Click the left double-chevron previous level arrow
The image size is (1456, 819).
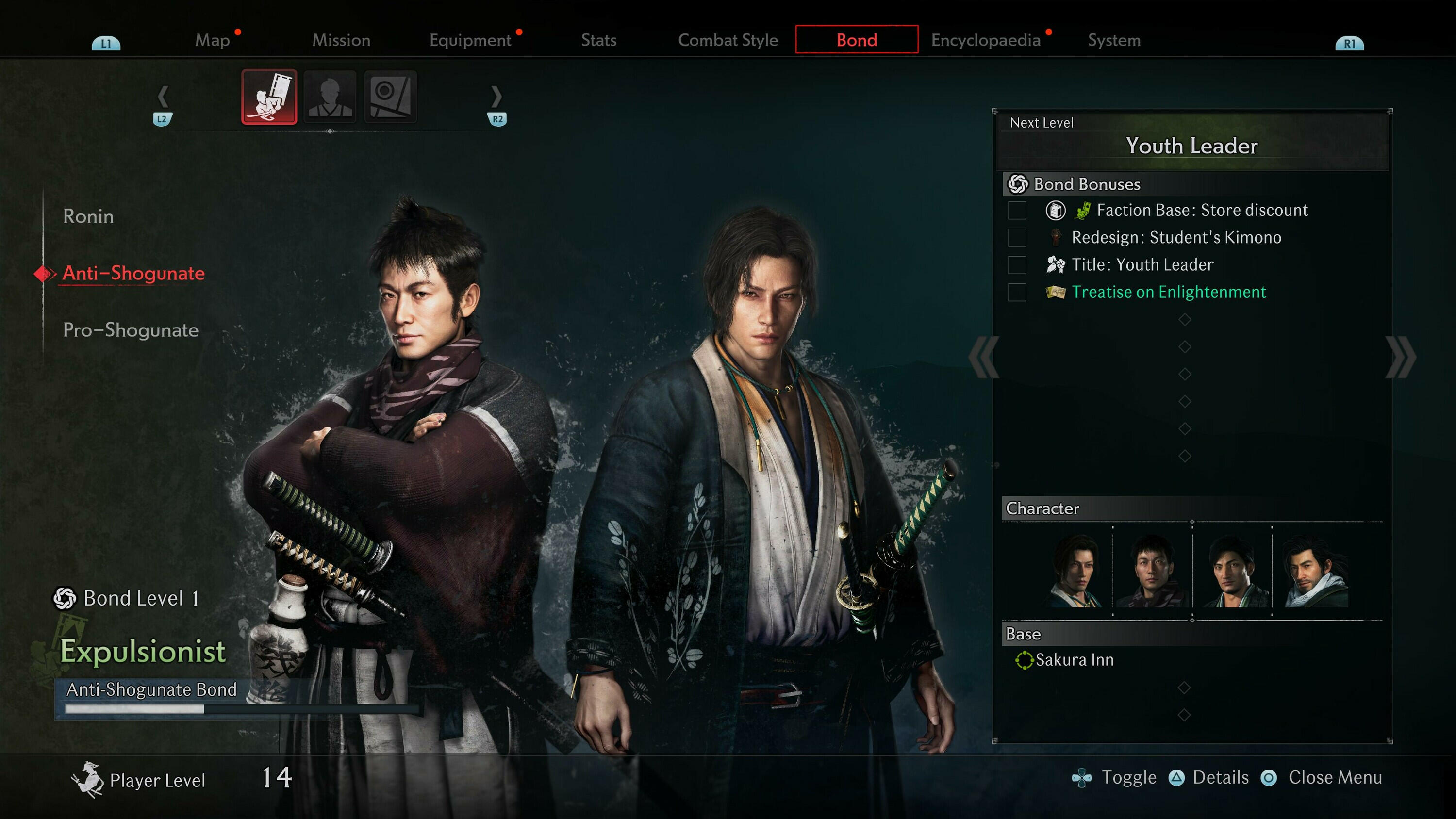984,357
